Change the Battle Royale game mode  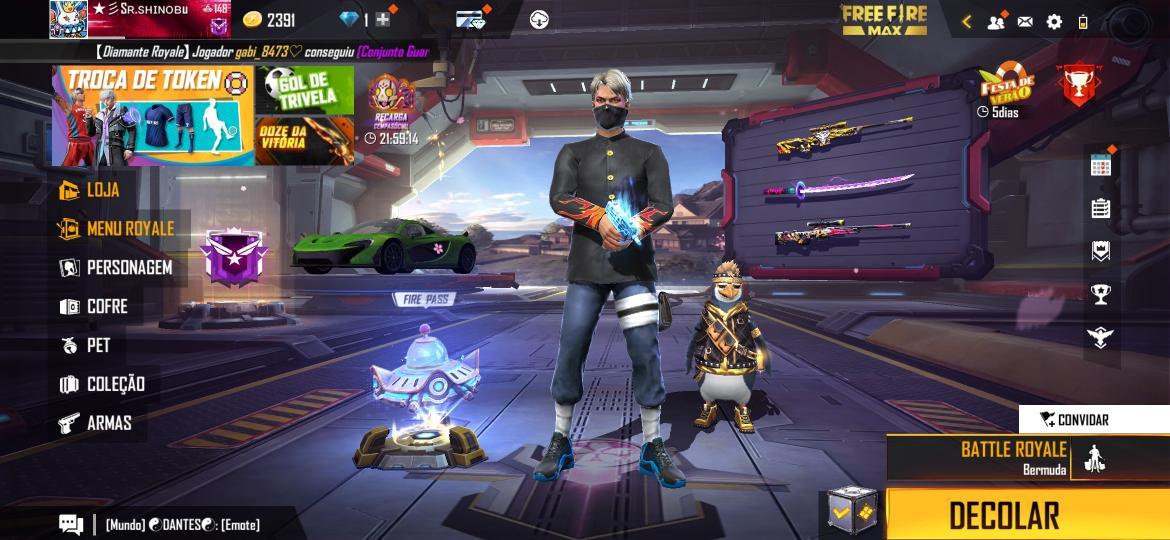click(x=1013, y=458)
